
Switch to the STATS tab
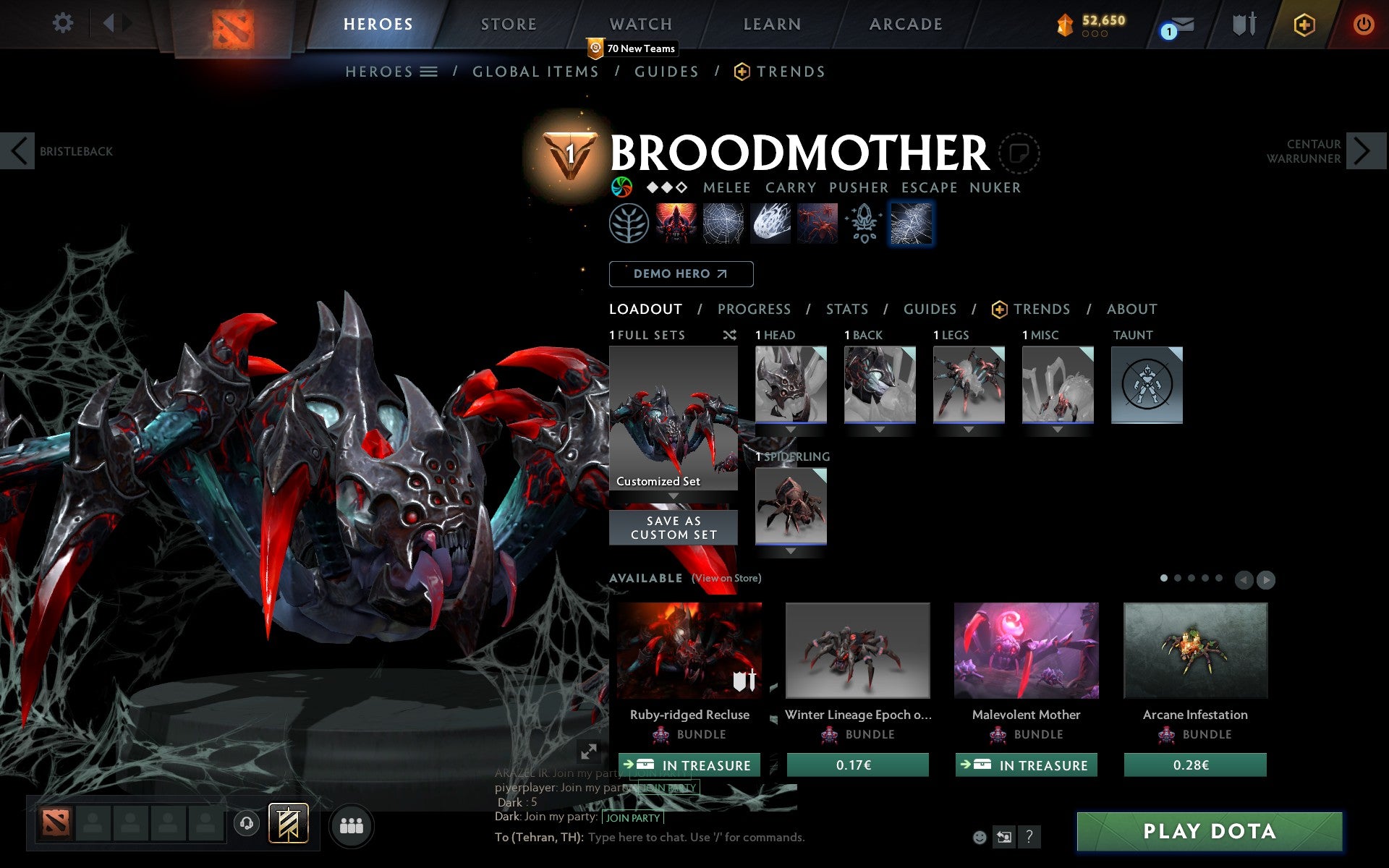pyautogui.click(x=846, y=309)
